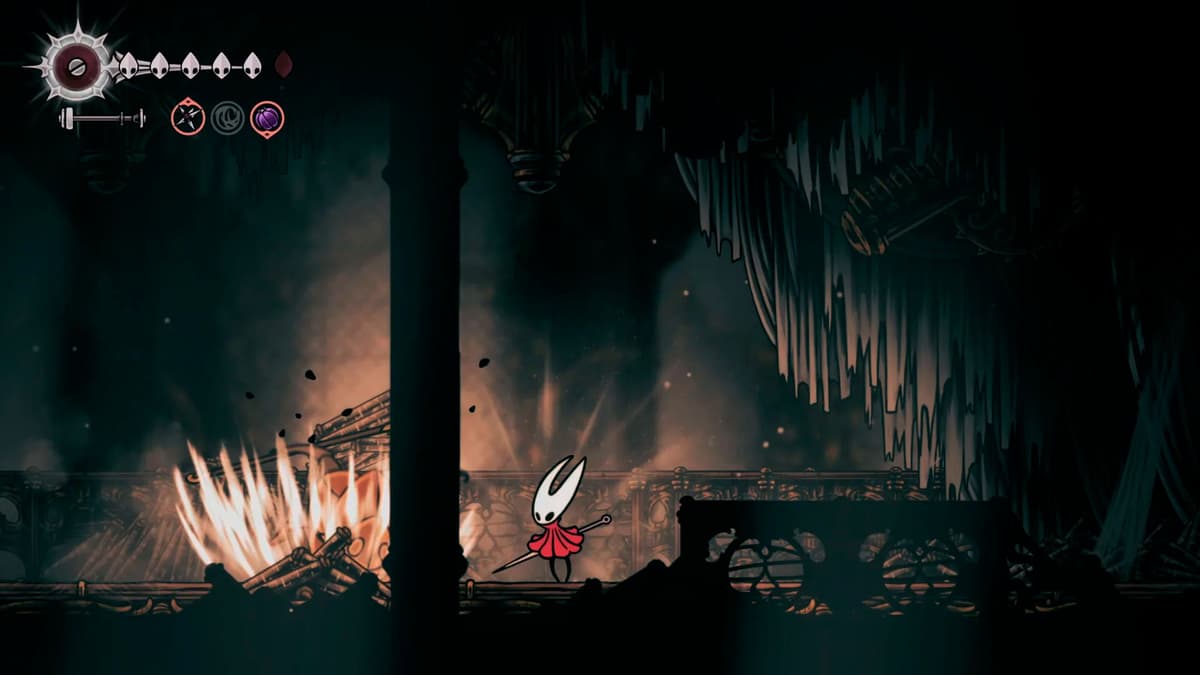Click the silk spool crest emblem
The height and width of the screenshot is (675, 1200).
tap(75, 66)
